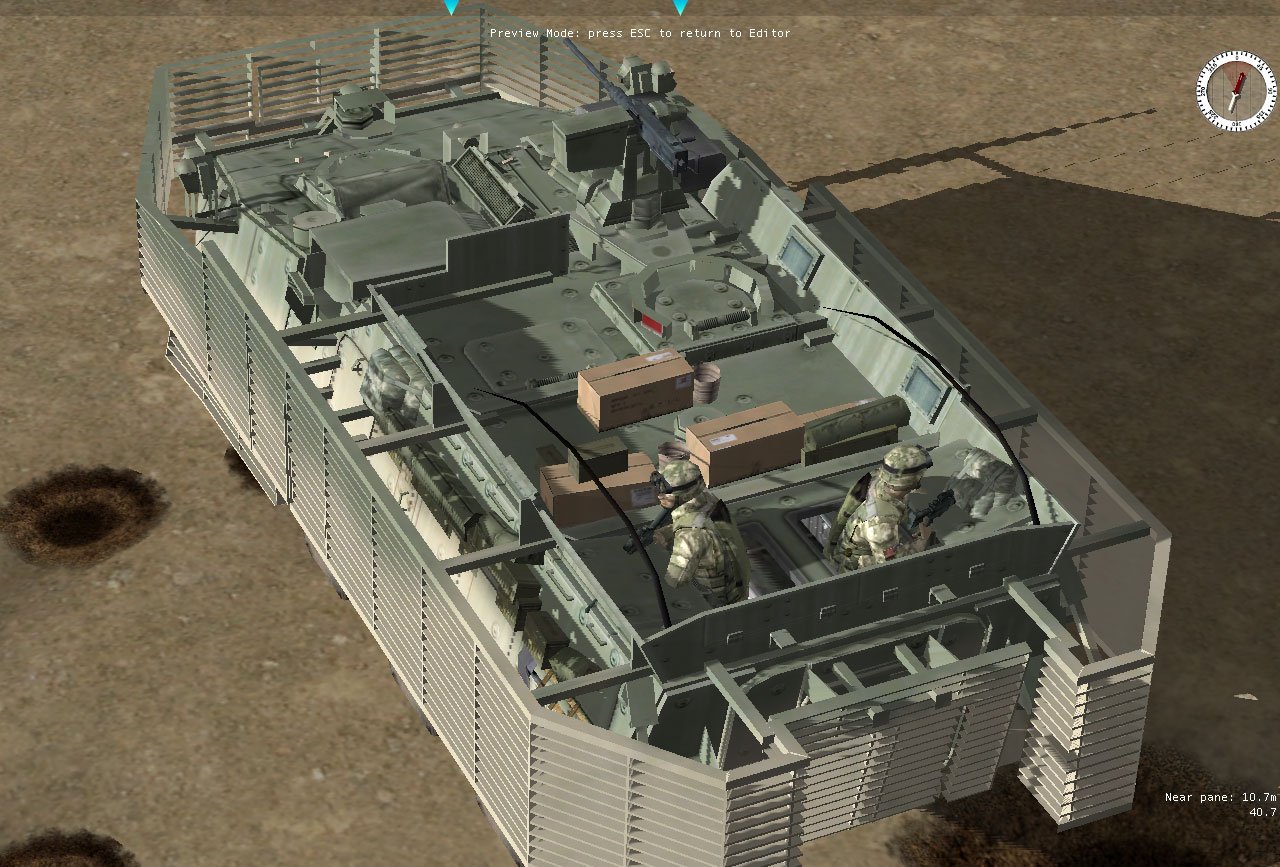The width and height of the screenshot is (1280, 867).
Task: Click the 0 heading mark on the compass
Action: pos(1237,57)
